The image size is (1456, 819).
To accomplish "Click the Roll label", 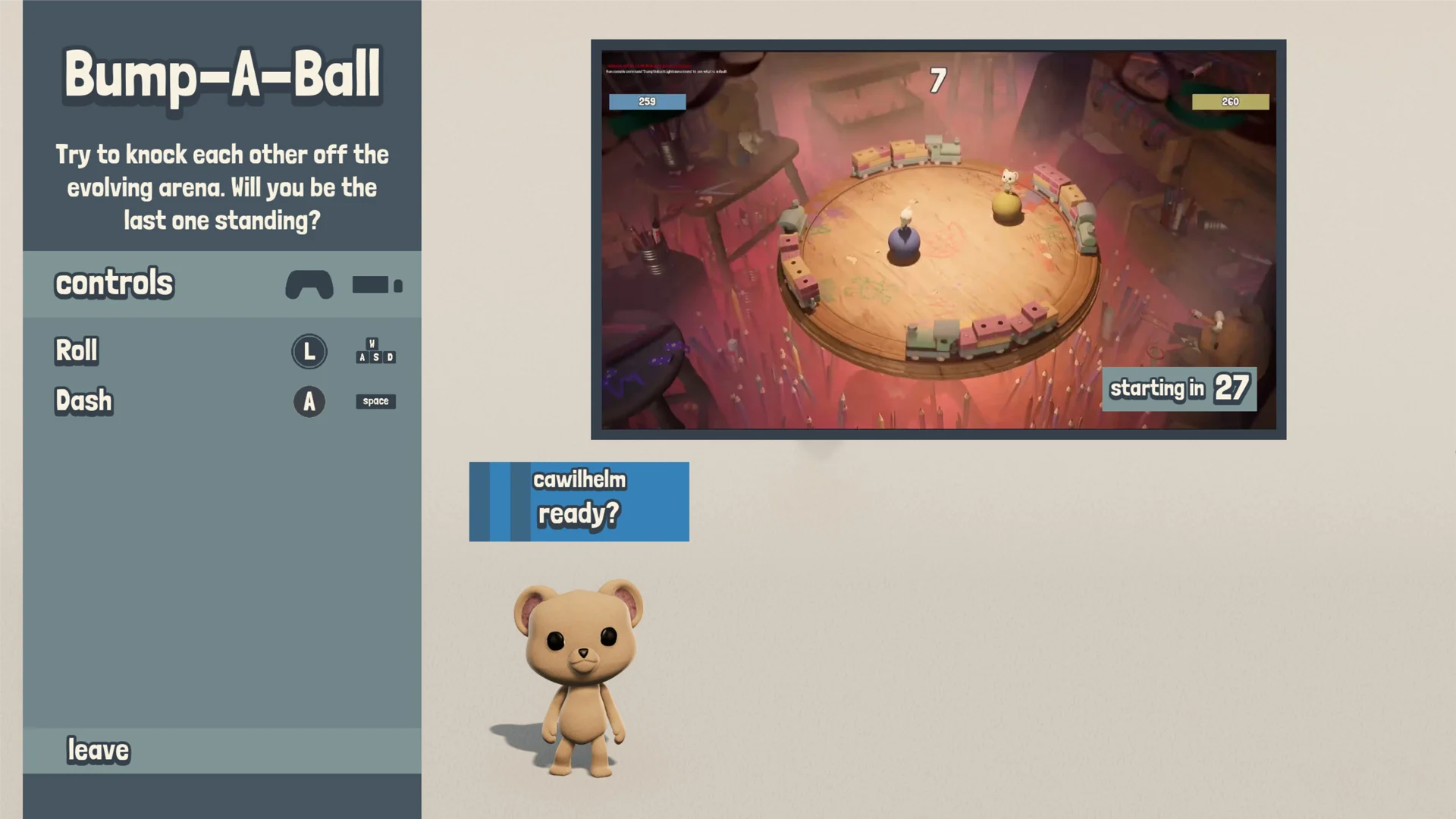I will click(75, 350).
